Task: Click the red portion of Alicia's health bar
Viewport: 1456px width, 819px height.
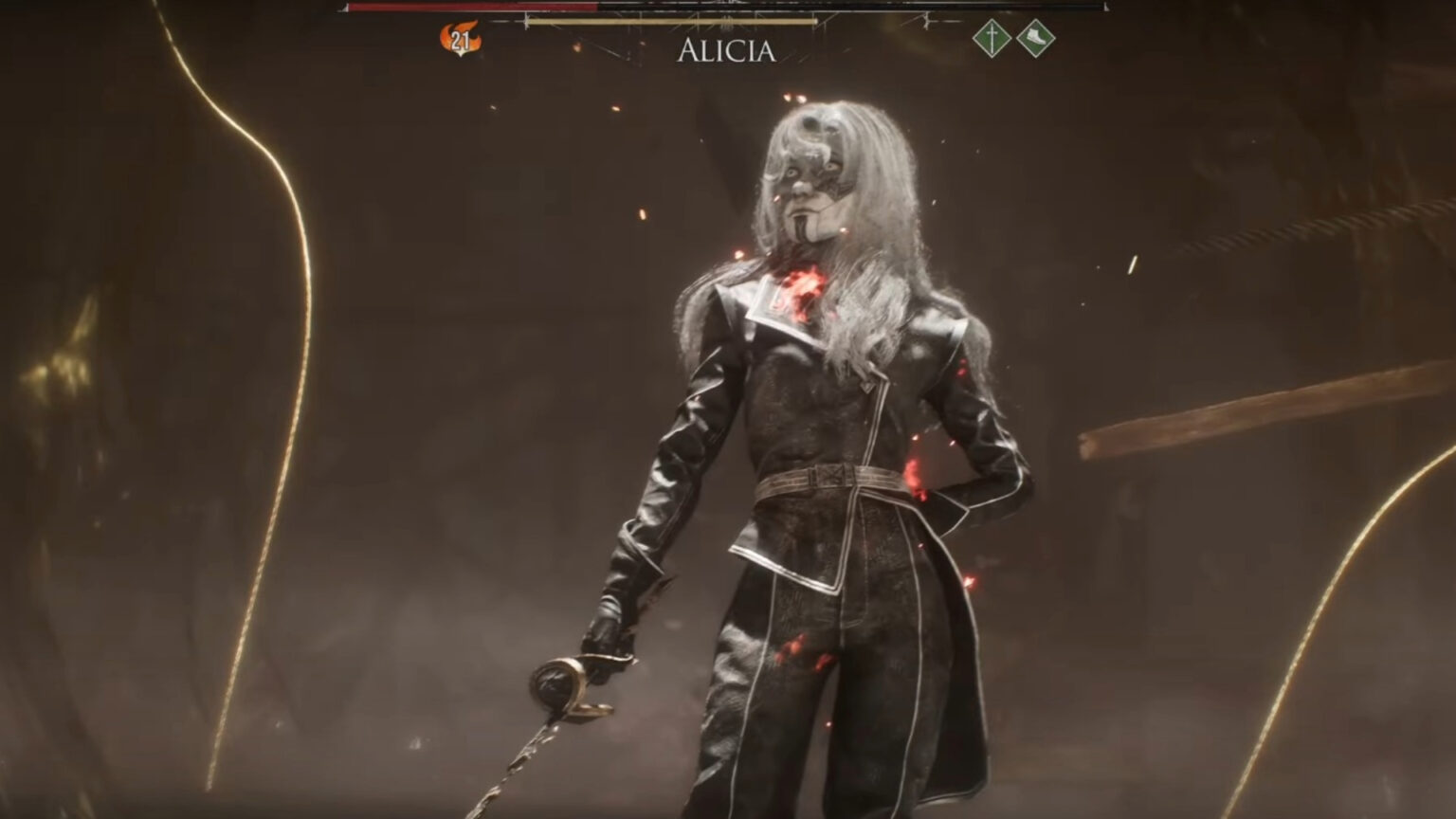Action: 474,8
